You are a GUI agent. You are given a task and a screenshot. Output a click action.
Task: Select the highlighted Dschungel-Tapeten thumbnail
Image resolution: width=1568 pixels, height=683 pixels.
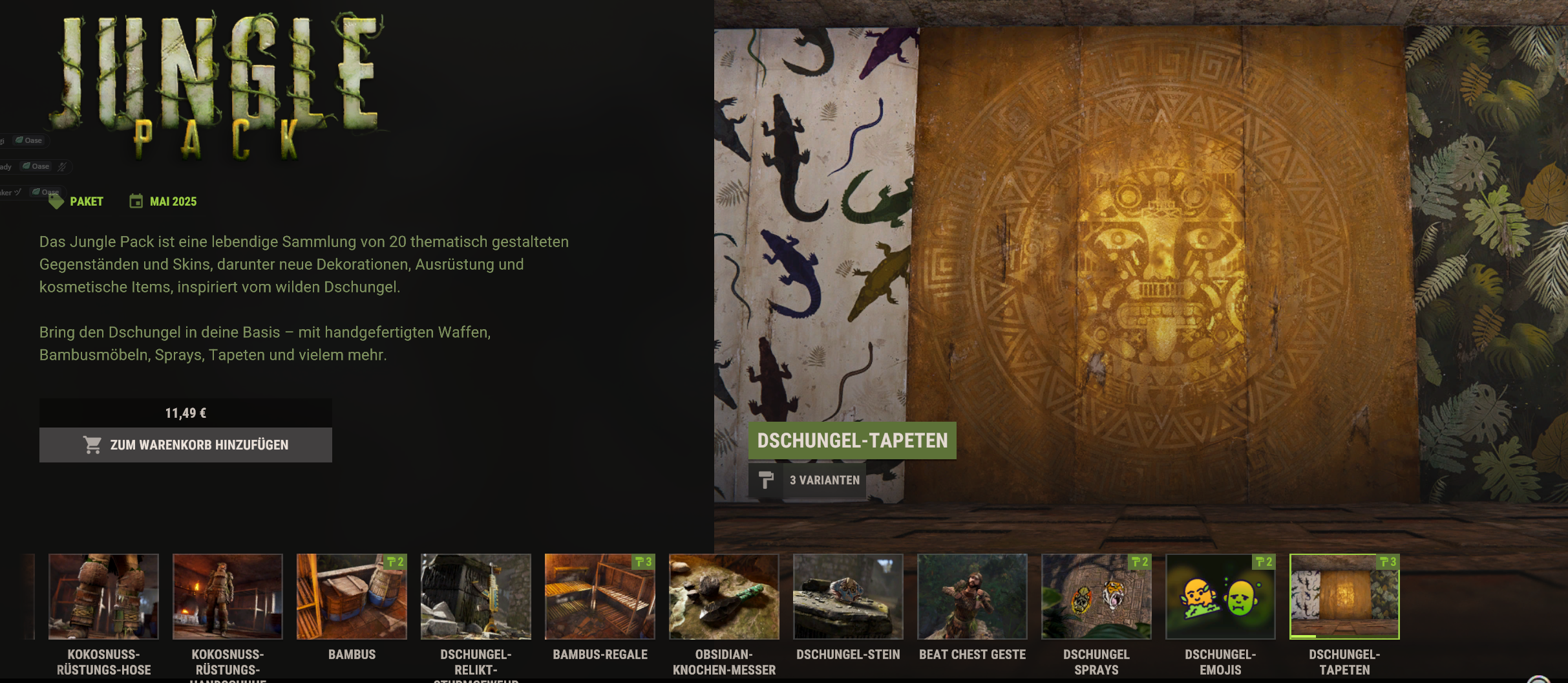(x=1344, y=596)
